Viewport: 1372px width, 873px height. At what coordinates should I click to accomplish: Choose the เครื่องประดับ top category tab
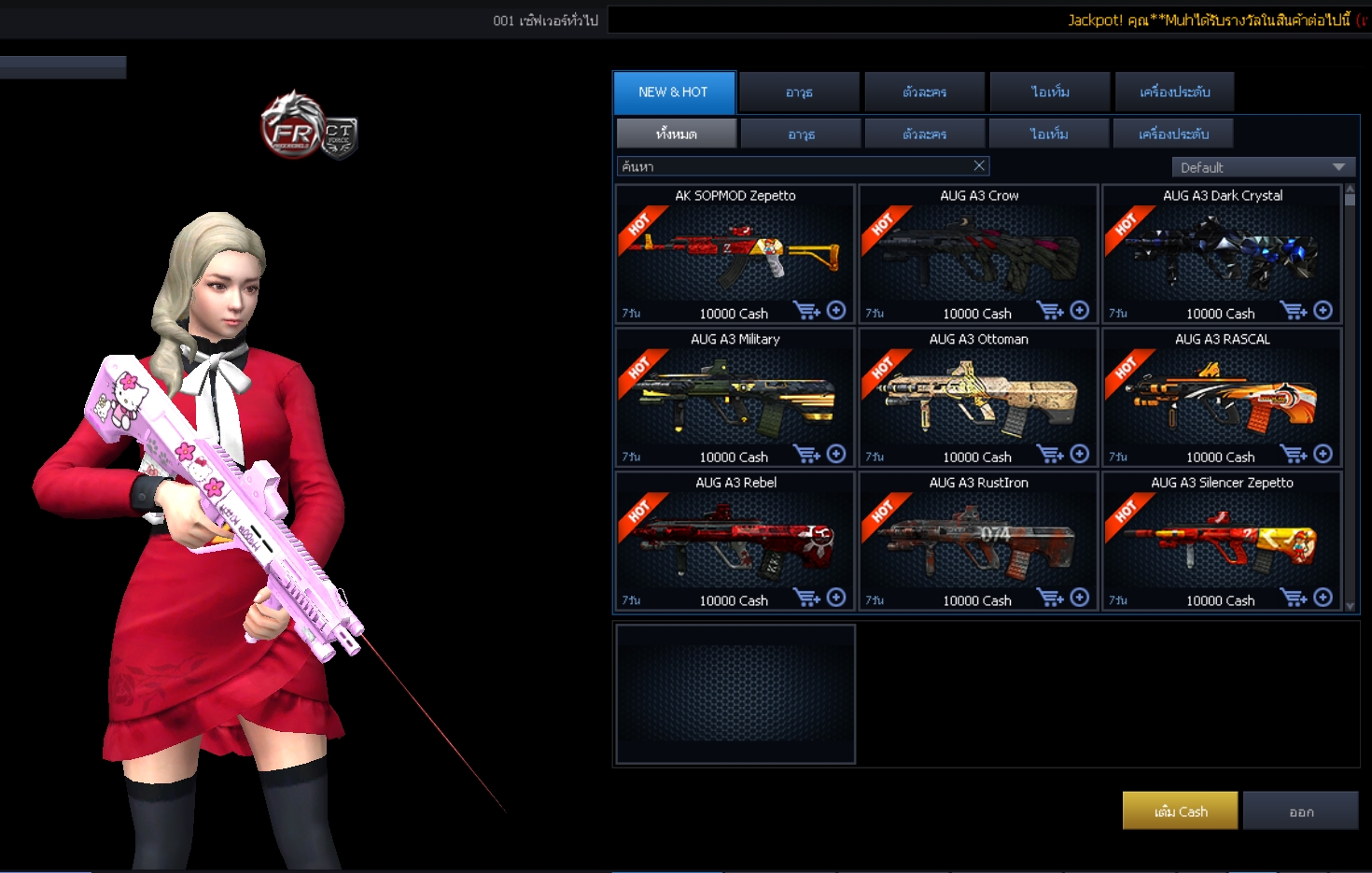point(1174,92)
